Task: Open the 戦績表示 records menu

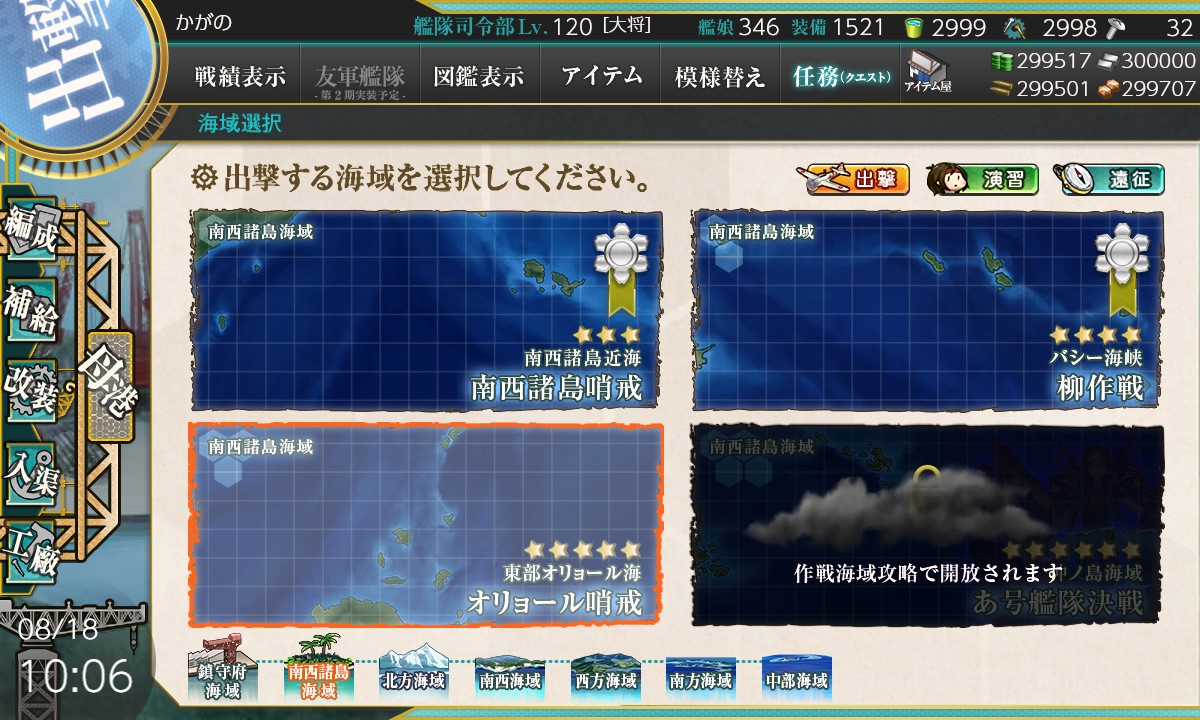Action: [x=240, y=76]
